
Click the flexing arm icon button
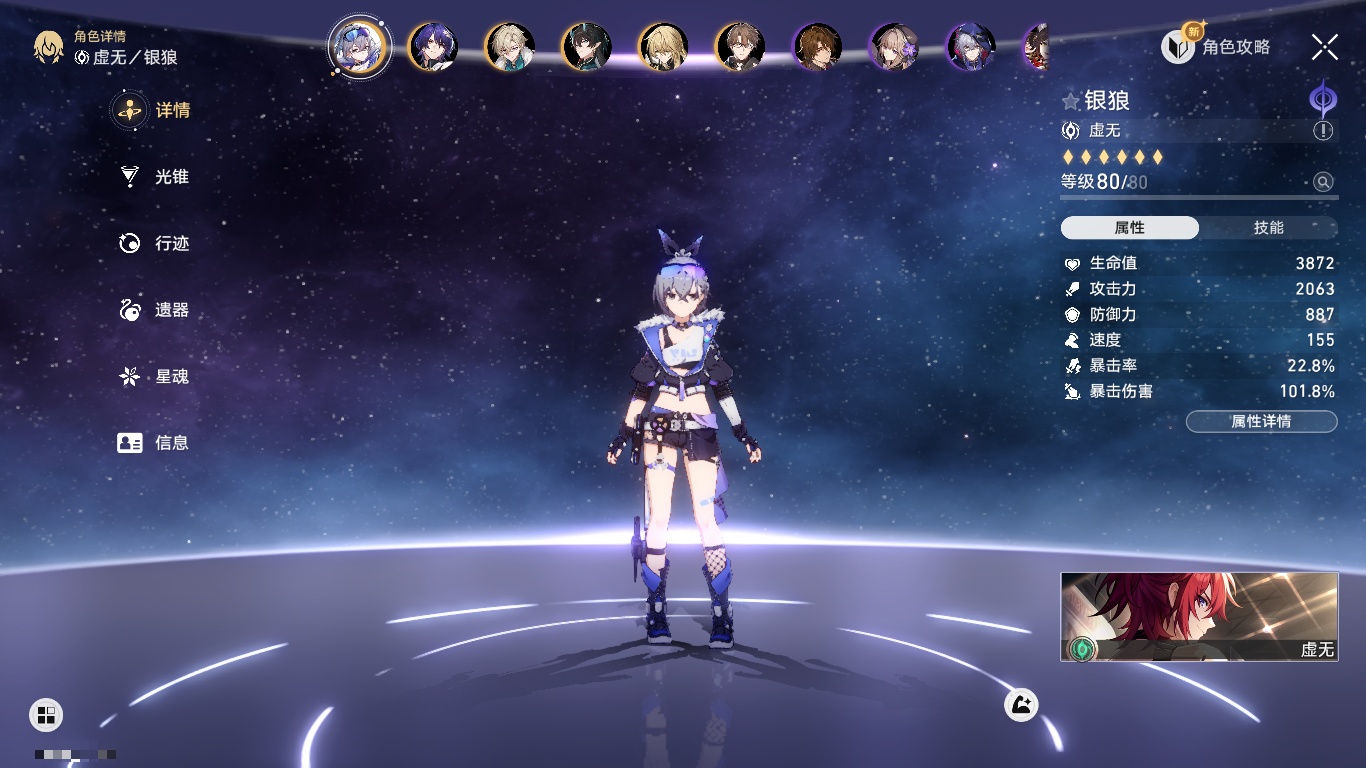1021,706
